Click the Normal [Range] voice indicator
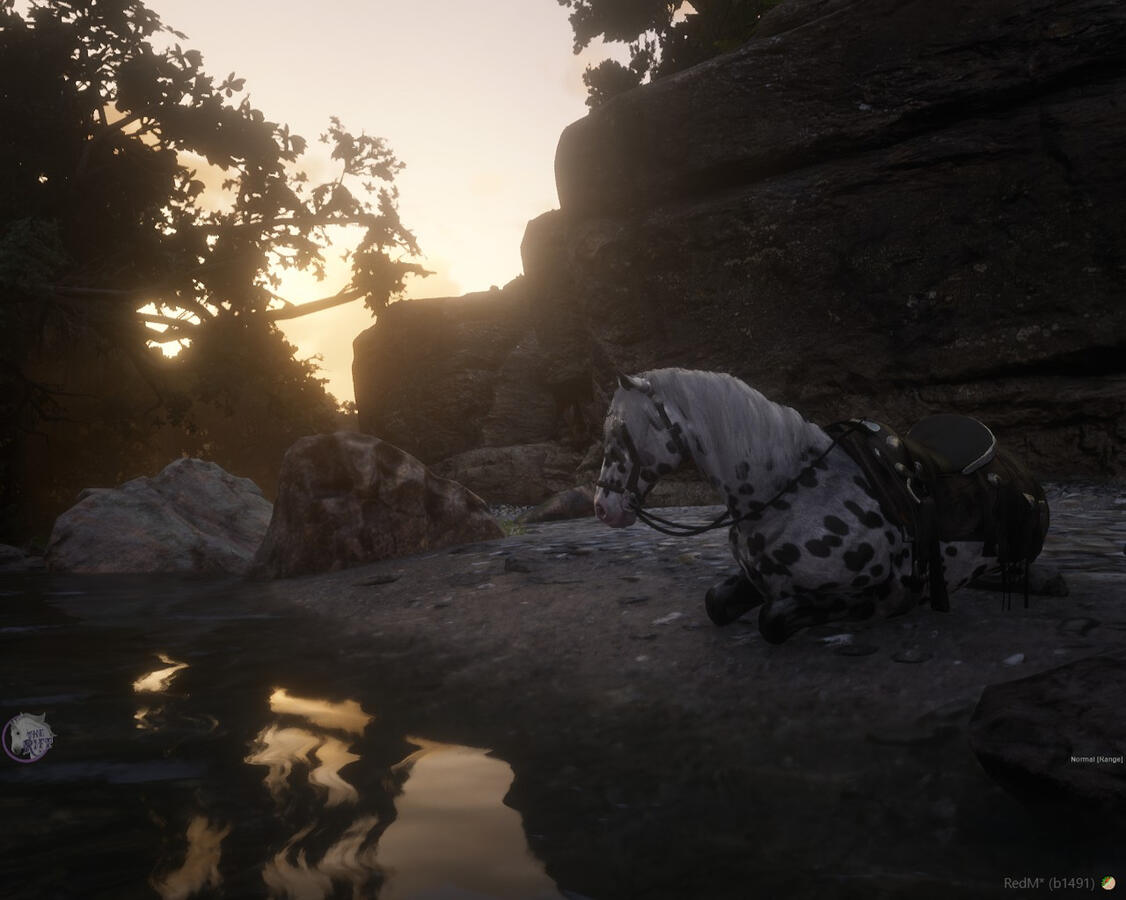Image resolution: width=1126 pixels, height=900 pixels. [1095, 759]
